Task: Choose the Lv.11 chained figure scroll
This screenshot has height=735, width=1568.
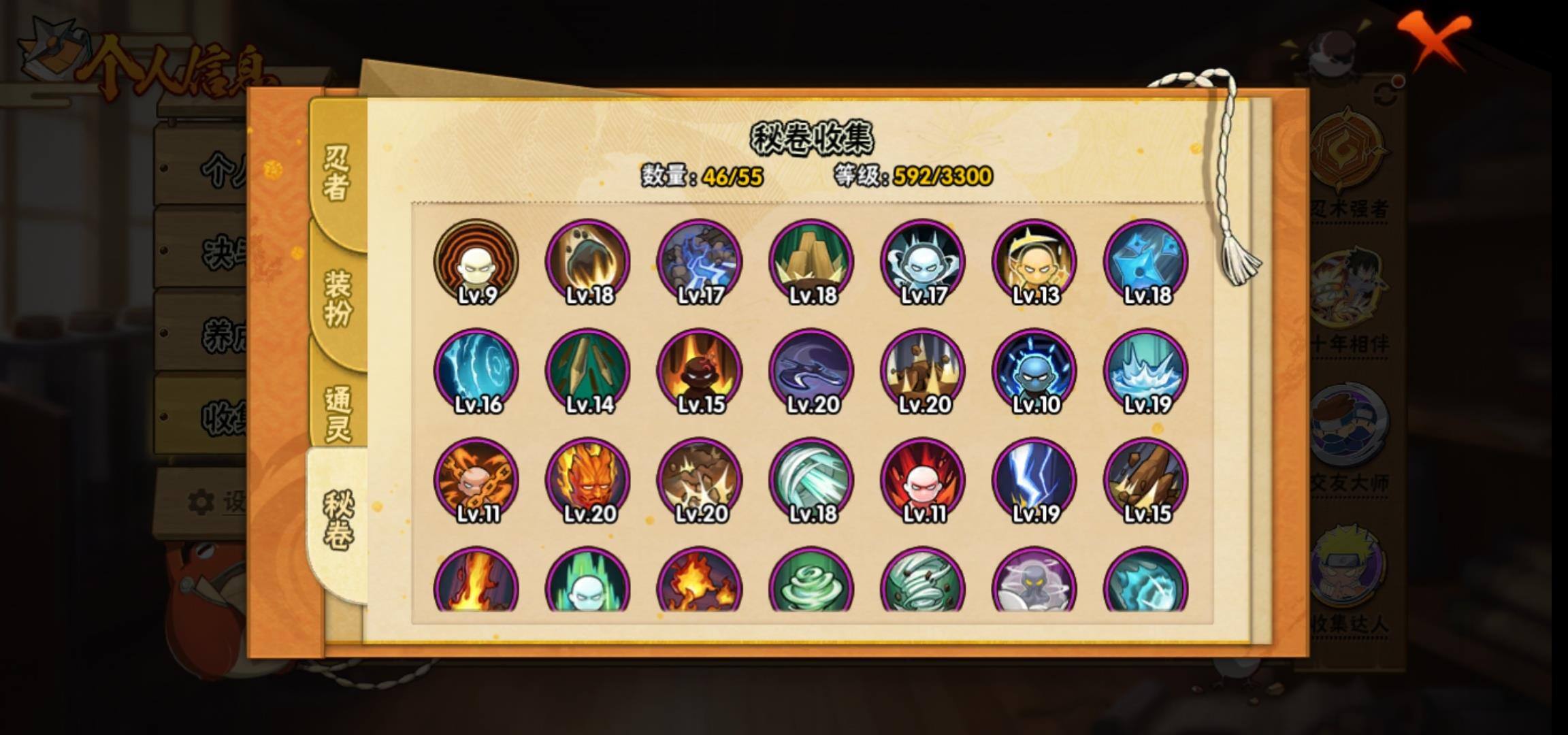Action: click(476, 480)
